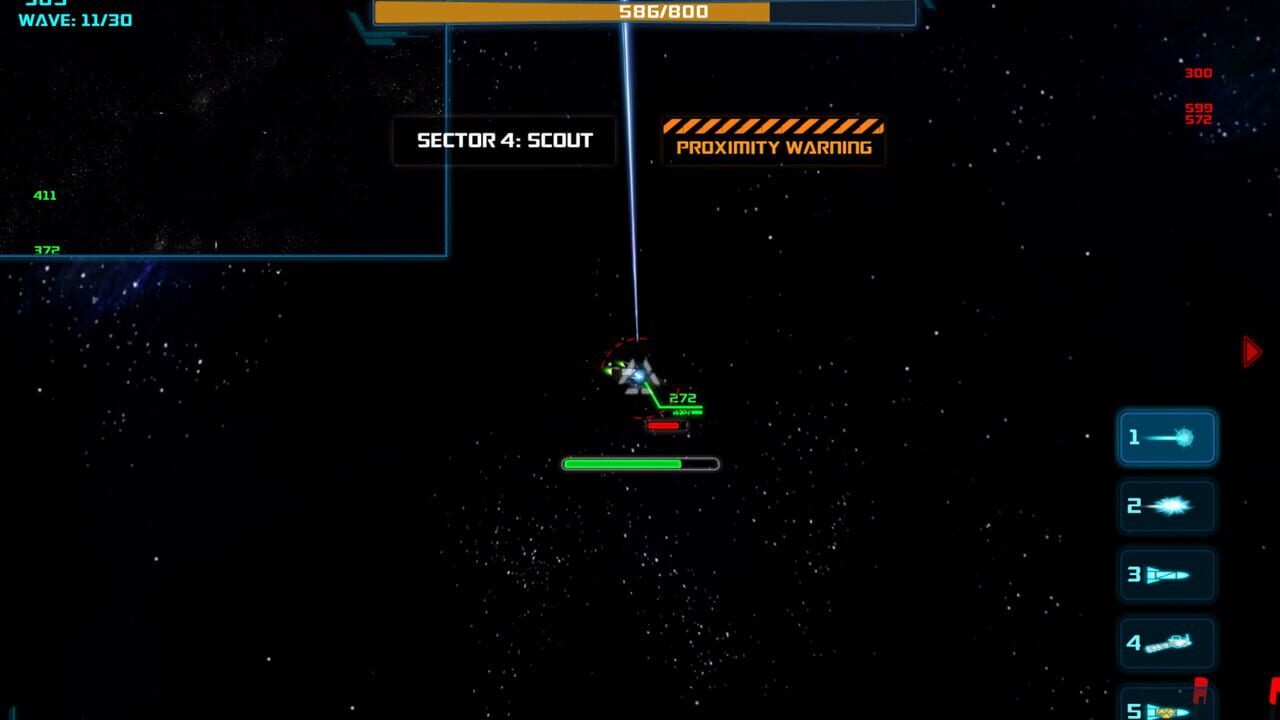Expand the red 300 enemy stats readout
The height and width of the screenshot is (720, 1280).
1199,72
